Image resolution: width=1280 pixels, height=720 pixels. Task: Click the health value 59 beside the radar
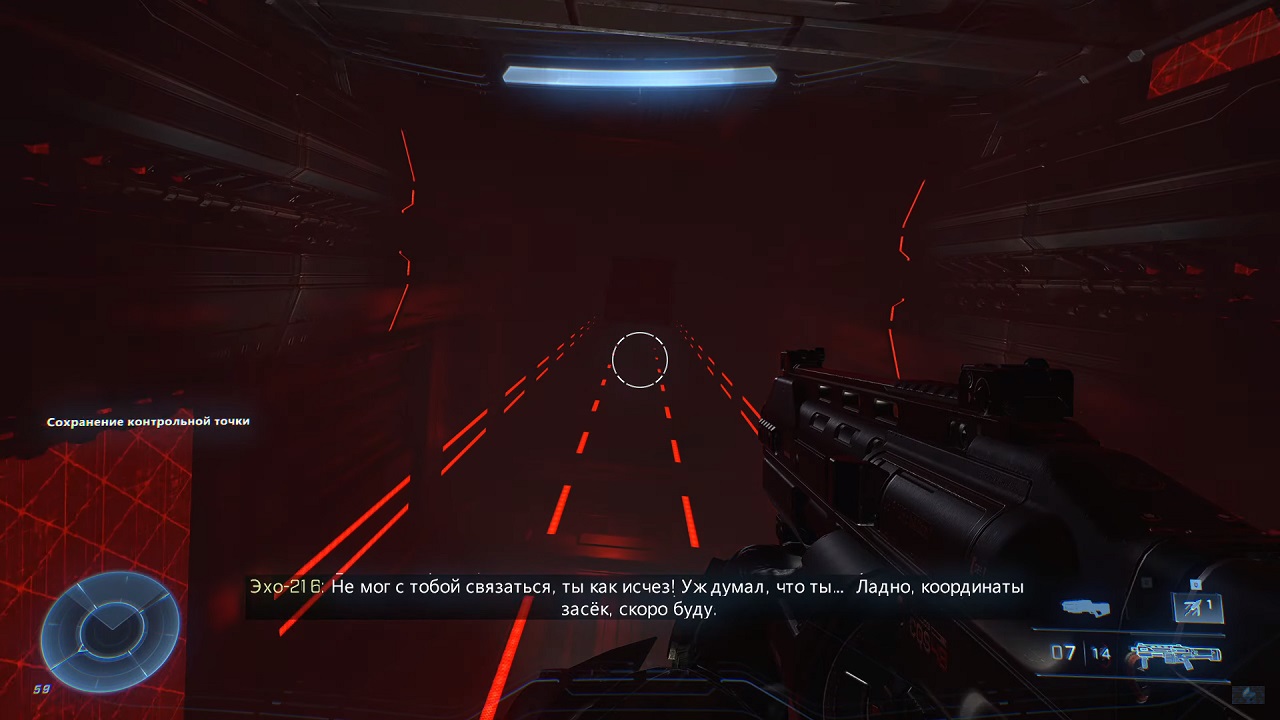click(40, 687)
